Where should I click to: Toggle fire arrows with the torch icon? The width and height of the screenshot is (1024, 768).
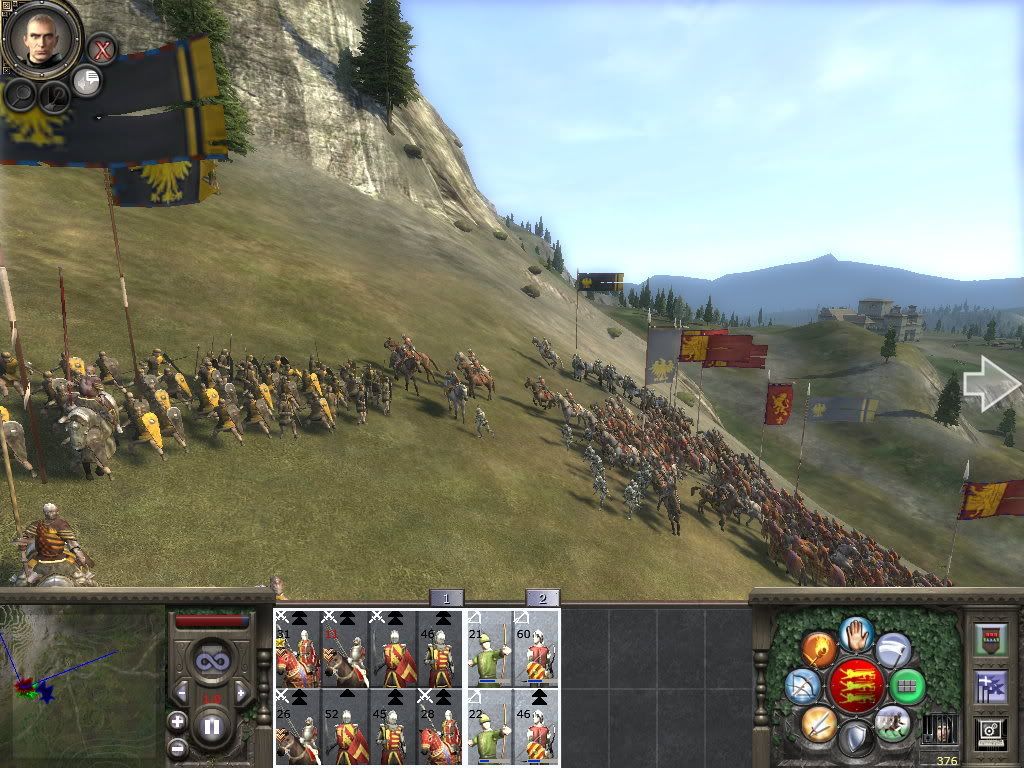coord(819,651)
